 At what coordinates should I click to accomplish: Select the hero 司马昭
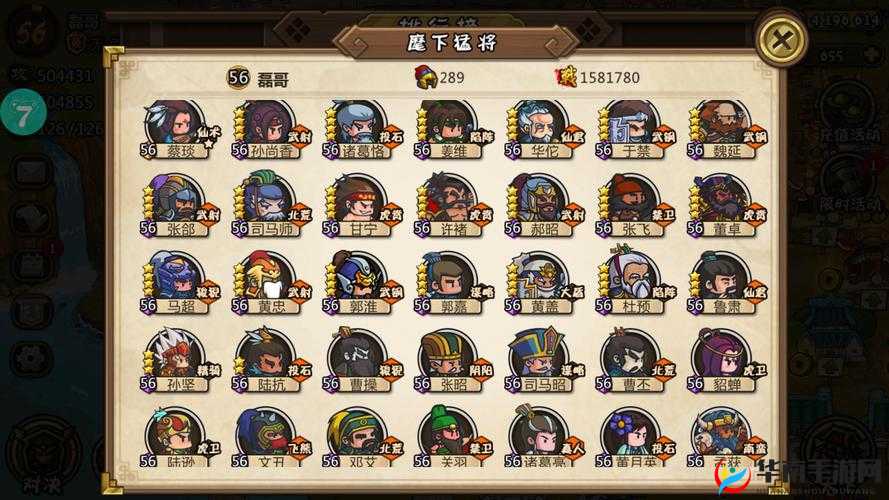540,358
